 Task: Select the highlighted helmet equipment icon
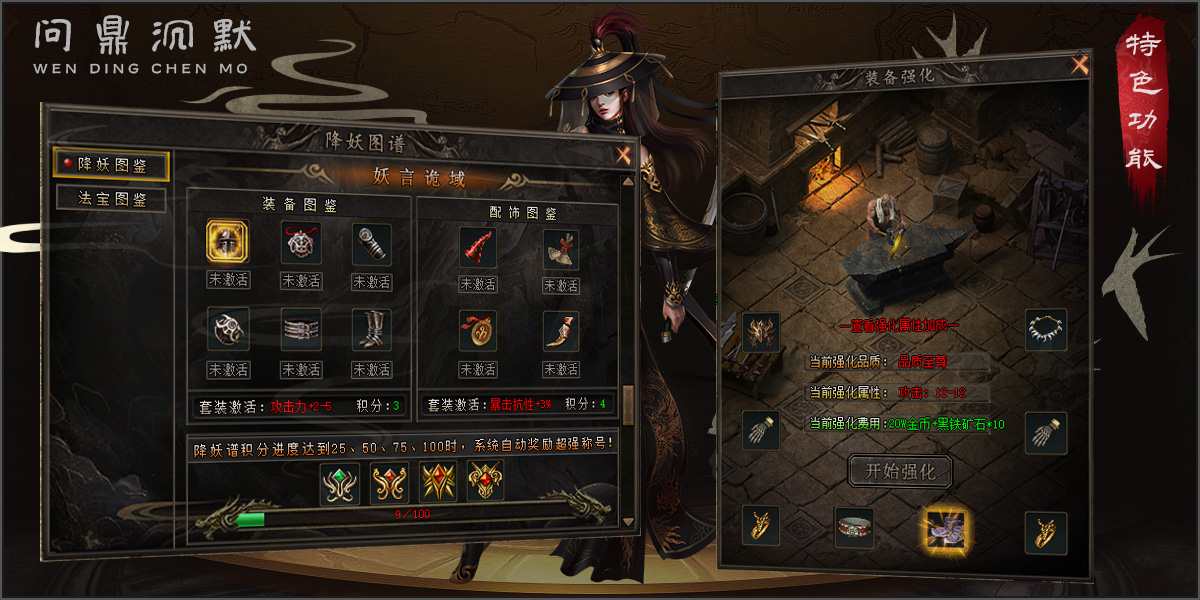228,242
